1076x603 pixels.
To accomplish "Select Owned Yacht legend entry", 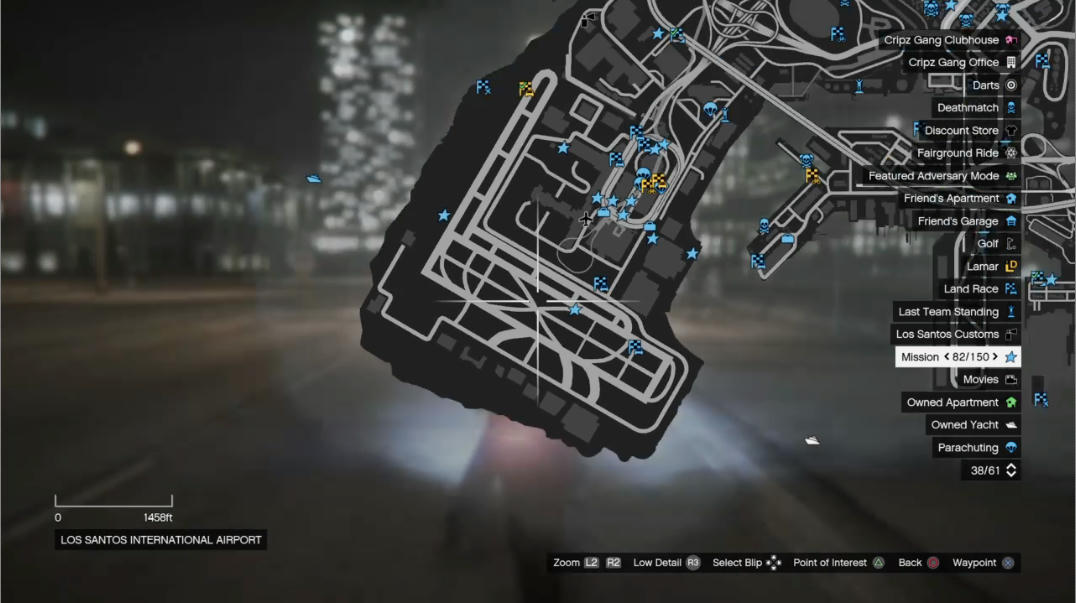I will click(972, 425).
